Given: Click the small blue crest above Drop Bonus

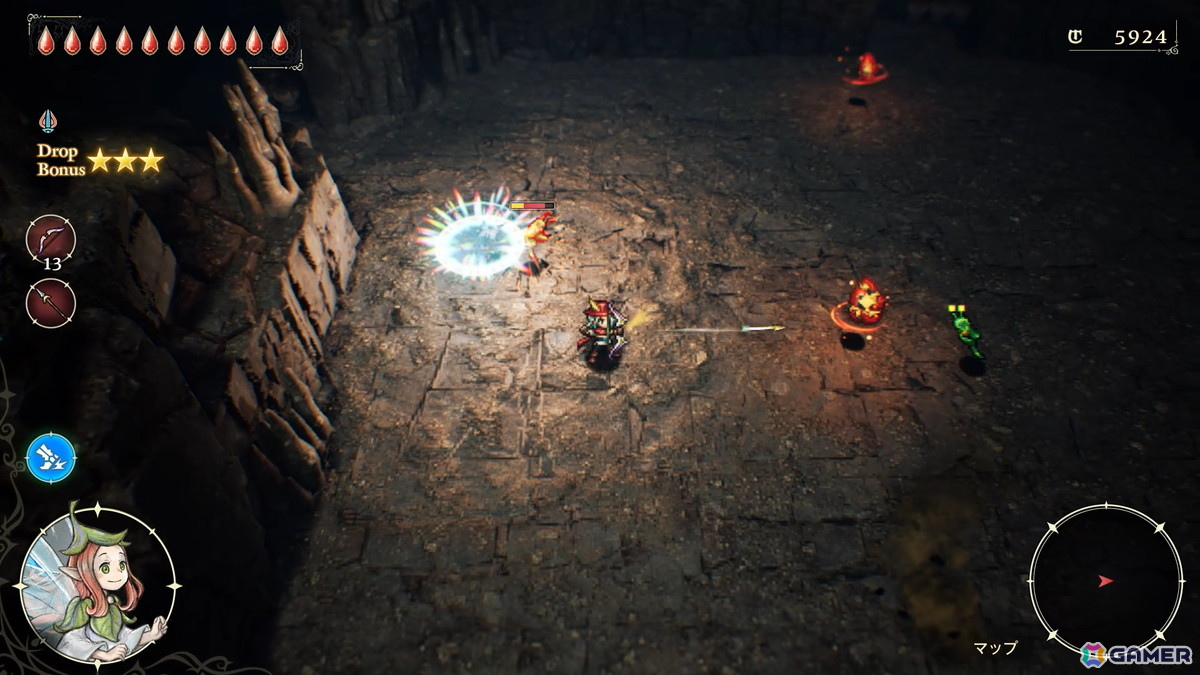Looking at the screenshot, I should tap(47, 121).
